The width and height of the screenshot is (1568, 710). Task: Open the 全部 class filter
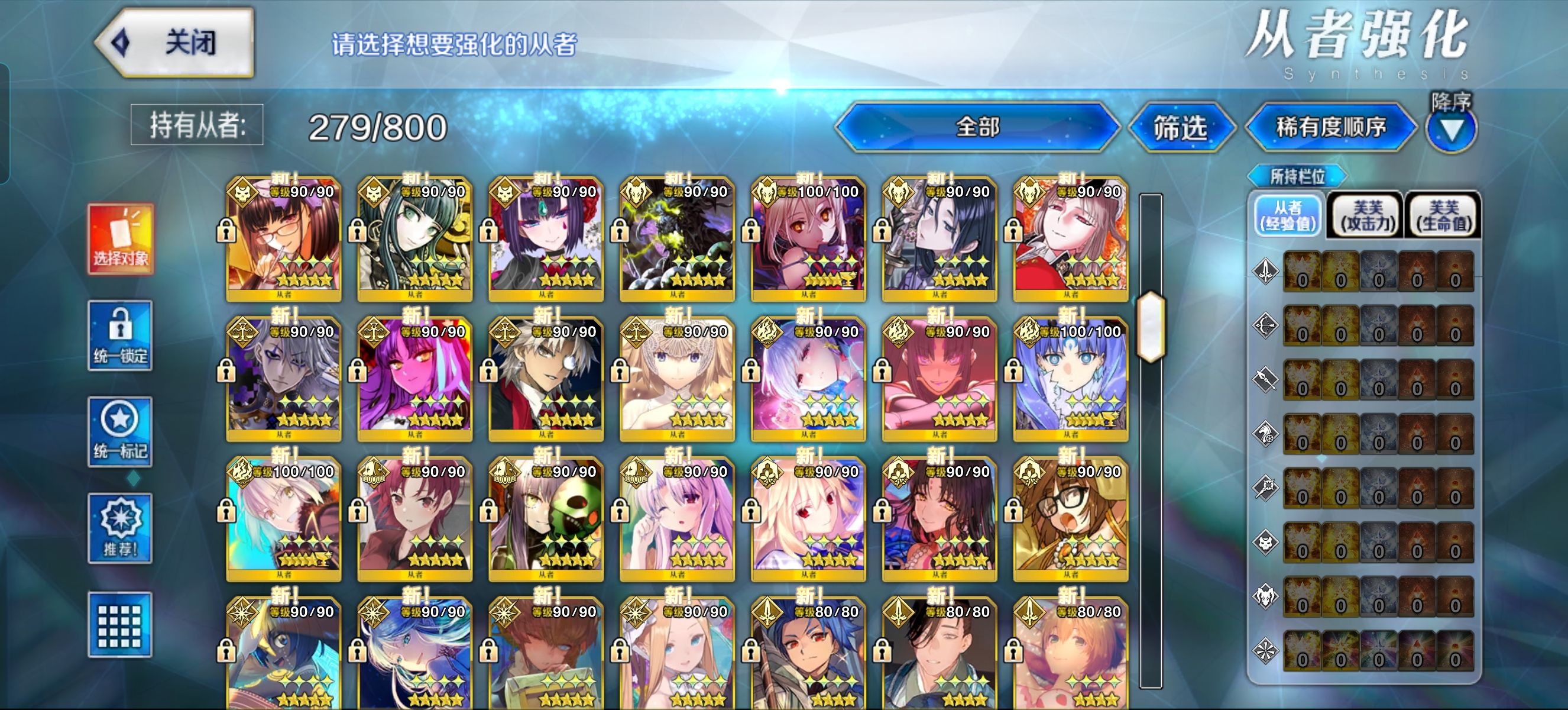point(977,127)
